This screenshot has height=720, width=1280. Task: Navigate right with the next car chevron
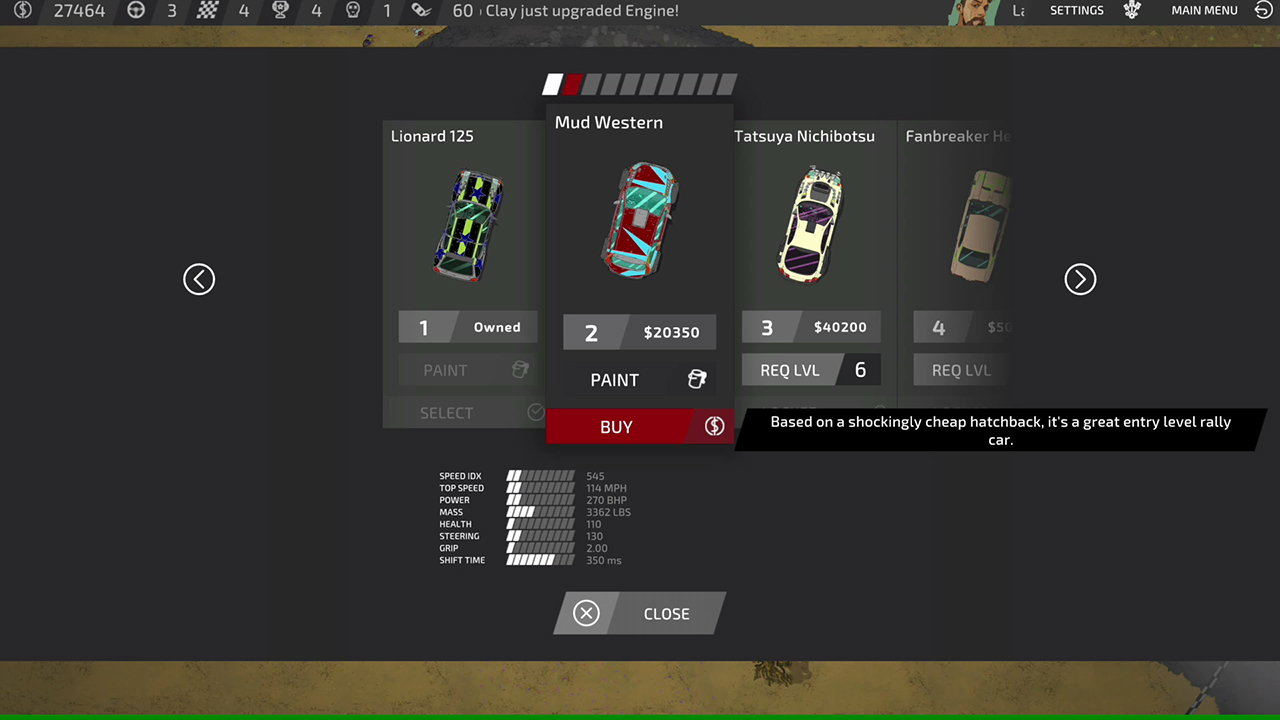coord(1080,279)
